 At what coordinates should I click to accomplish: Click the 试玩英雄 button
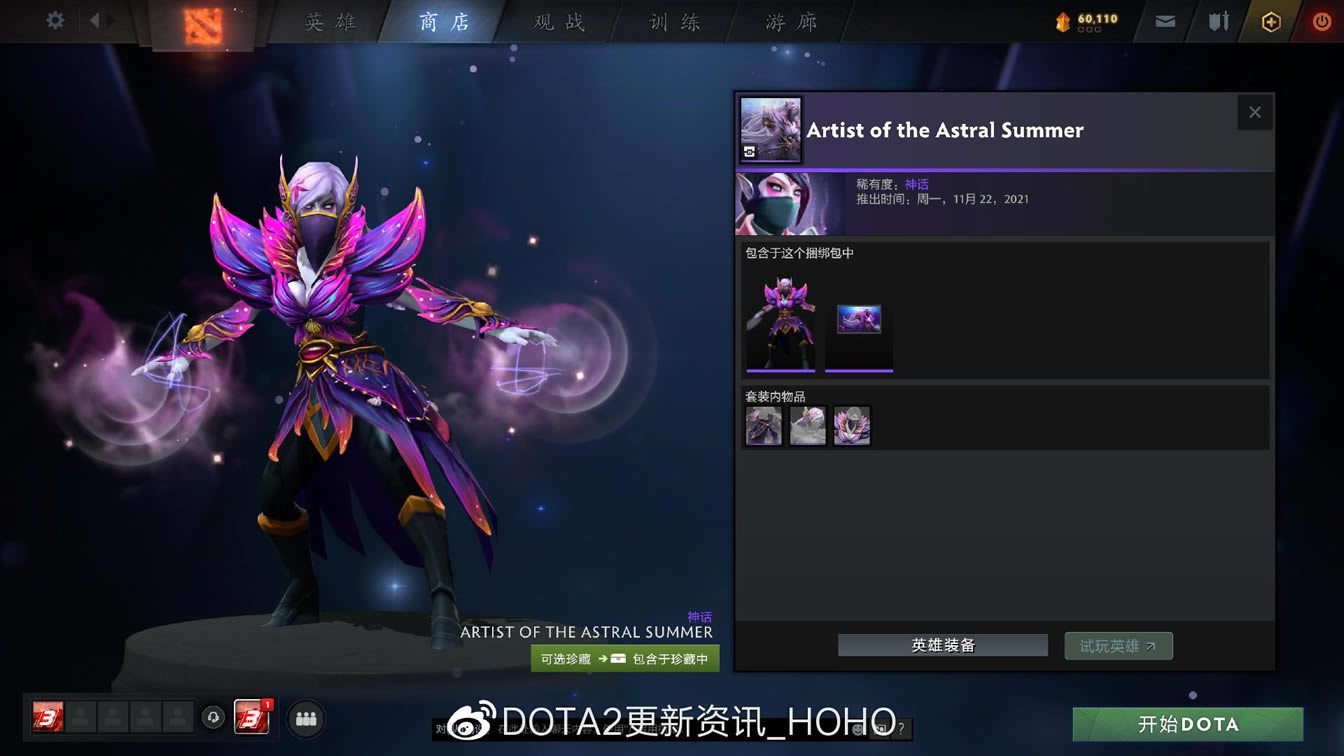(1118, 645)
